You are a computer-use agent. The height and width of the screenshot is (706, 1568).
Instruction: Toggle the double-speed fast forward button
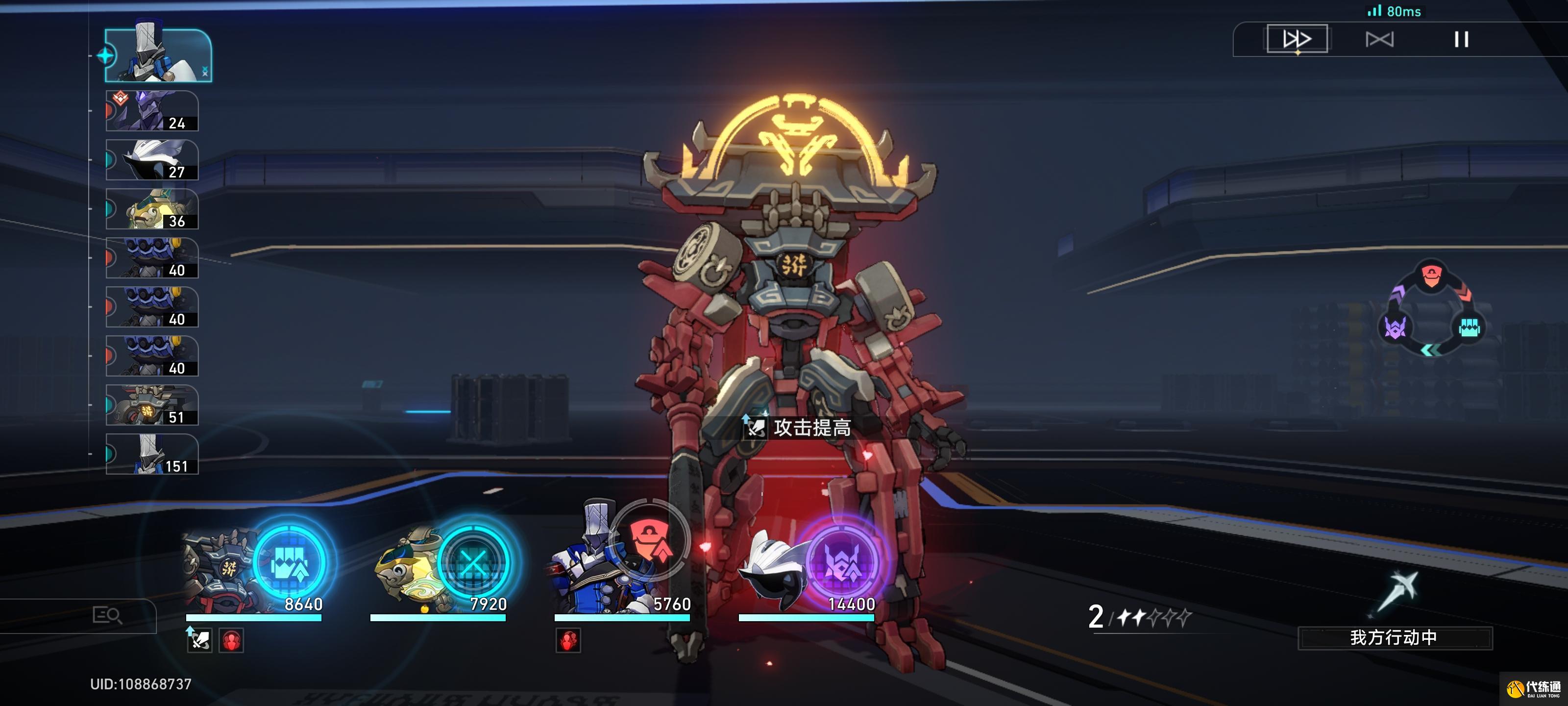tap(1297, 40)
